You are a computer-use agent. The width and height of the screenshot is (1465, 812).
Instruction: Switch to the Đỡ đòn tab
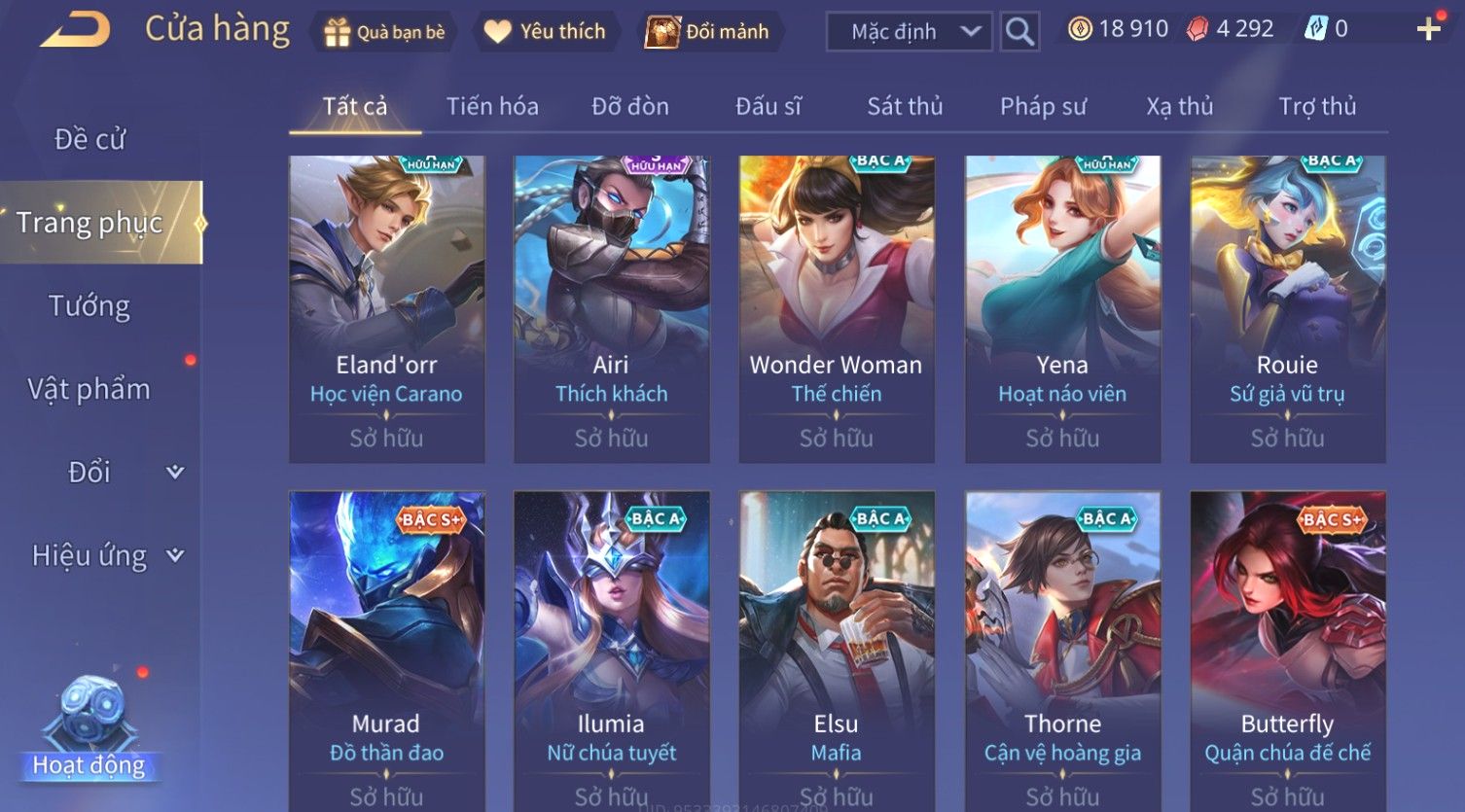(630, 106)
